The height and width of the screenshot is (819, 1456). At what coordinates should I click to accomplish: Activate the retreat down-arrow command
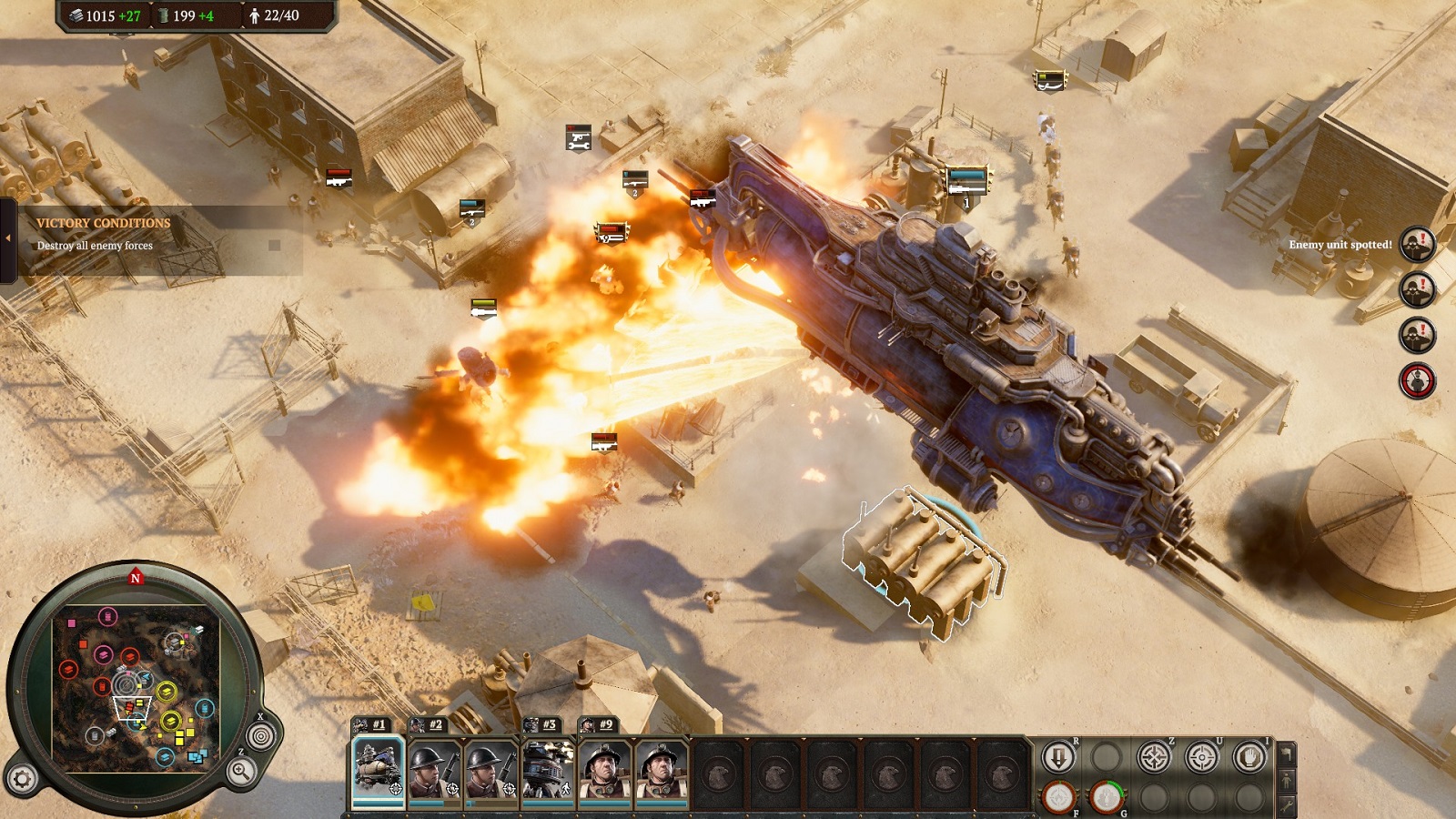tap(1058, 757)
